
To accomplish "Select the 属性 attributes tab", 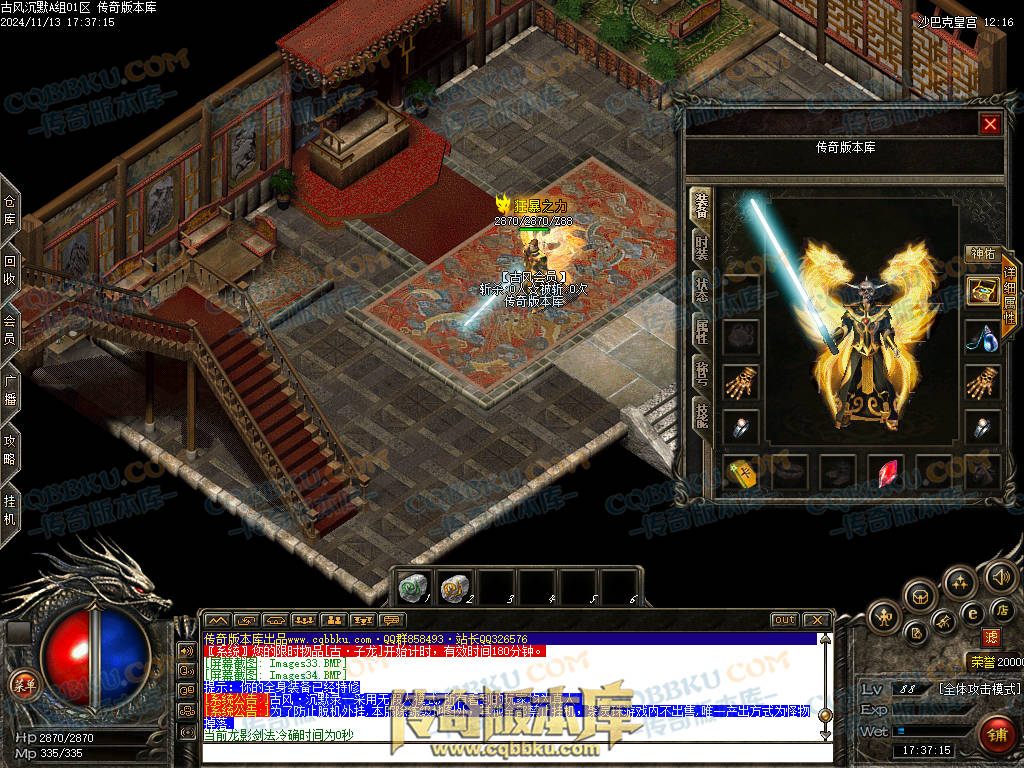I will (x=702, y=330).
